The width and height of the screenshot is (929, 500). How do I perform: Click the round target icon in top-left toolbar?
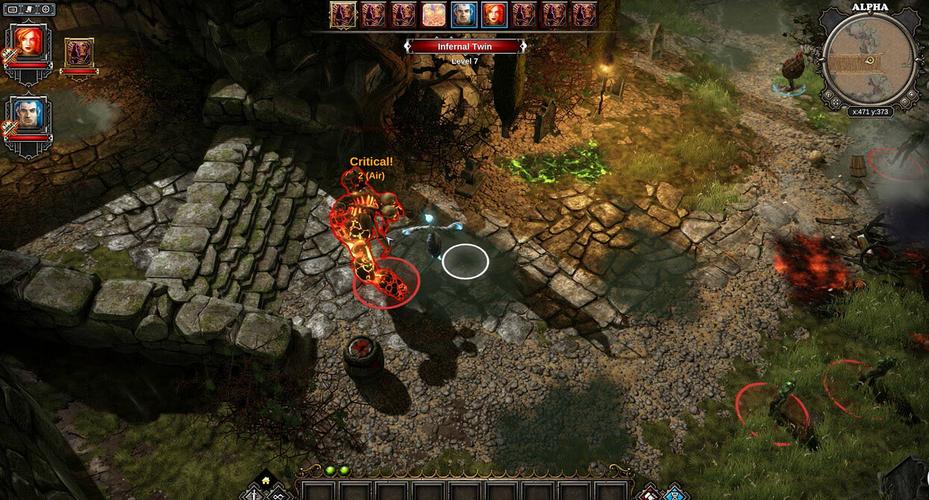pos(46,9)
